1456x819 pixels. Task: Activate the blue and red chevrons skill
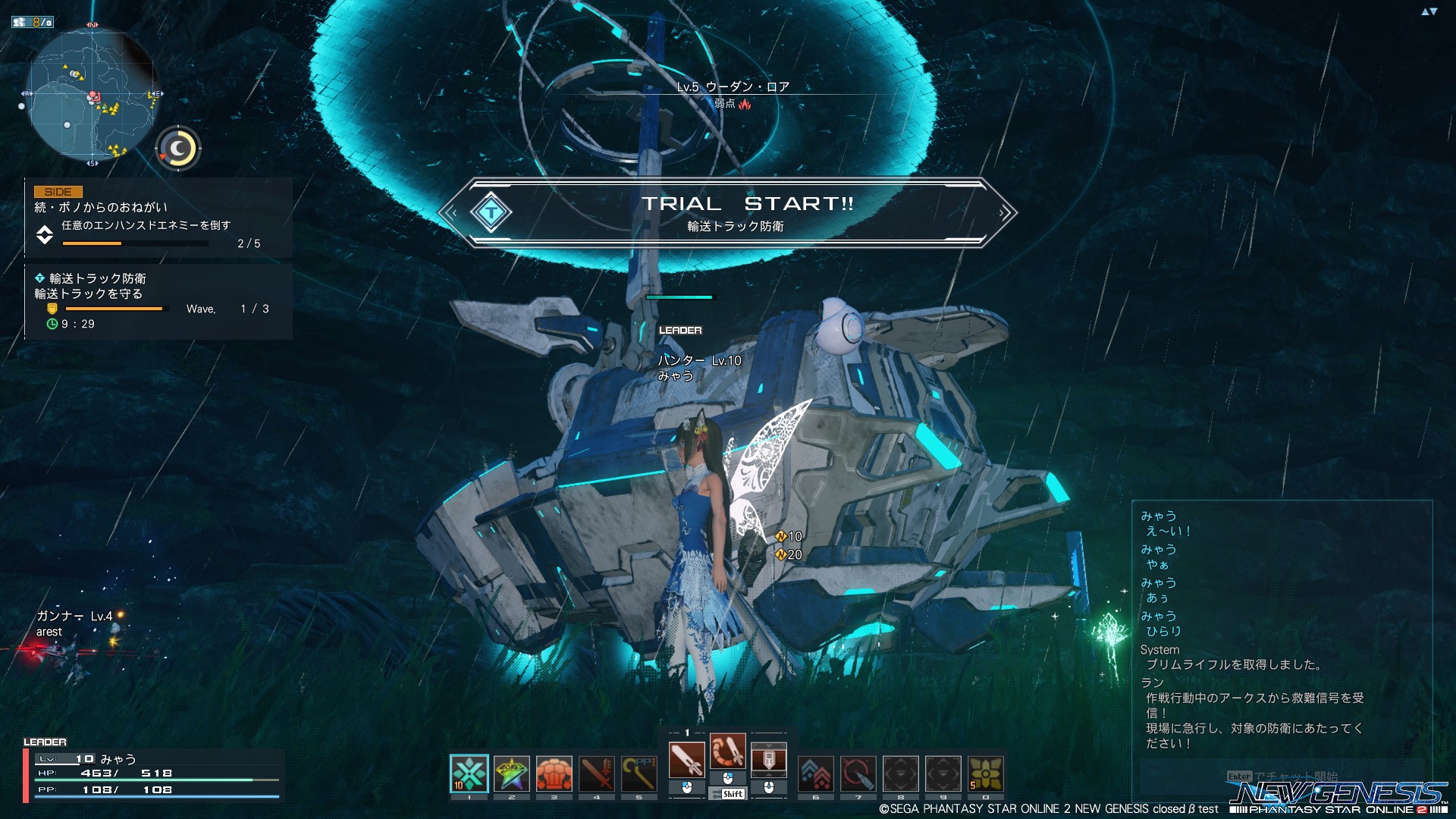(816, 773)
